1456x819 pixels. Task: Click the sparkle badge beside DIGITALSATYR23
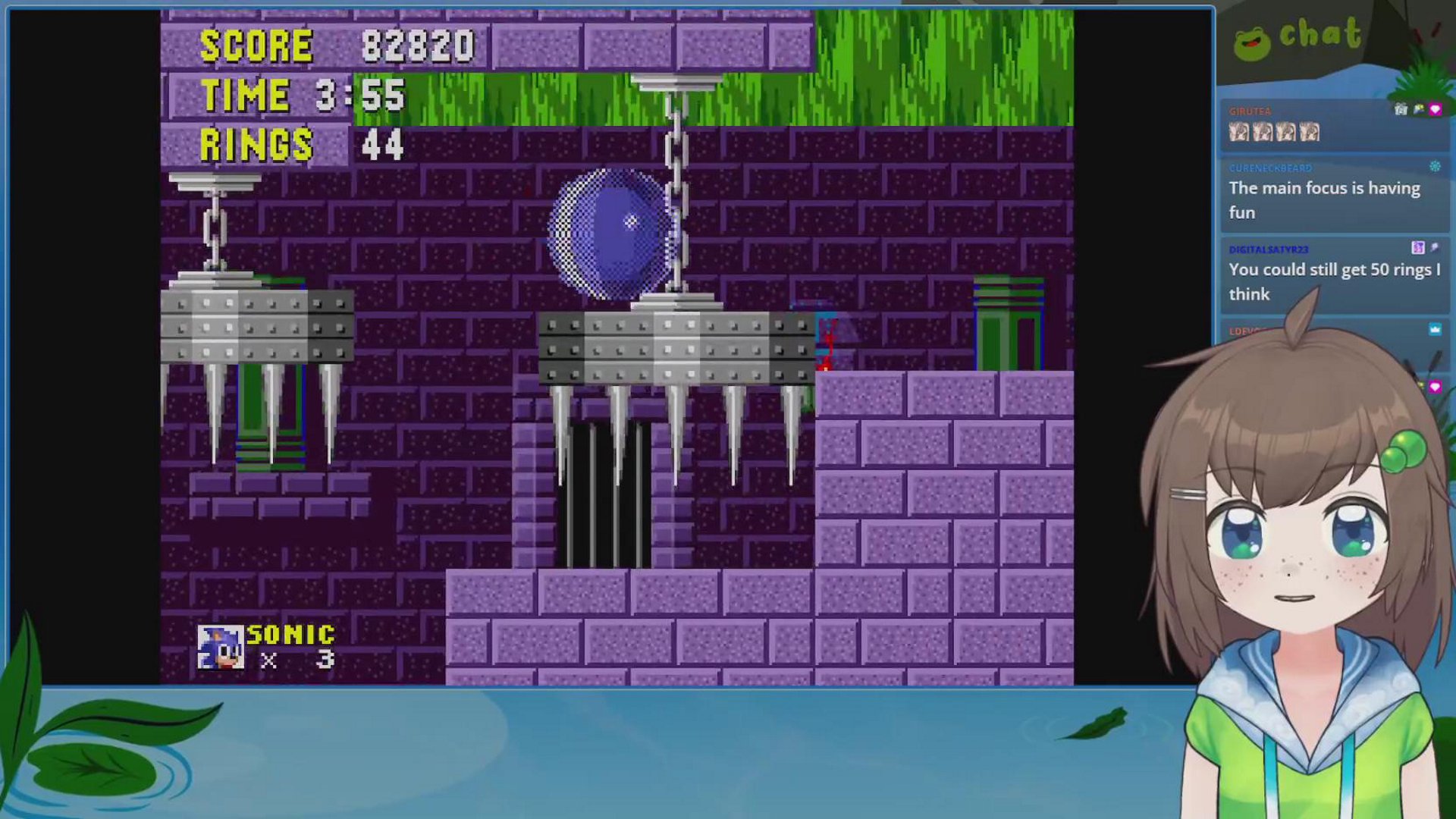[x=1436, y=248]
